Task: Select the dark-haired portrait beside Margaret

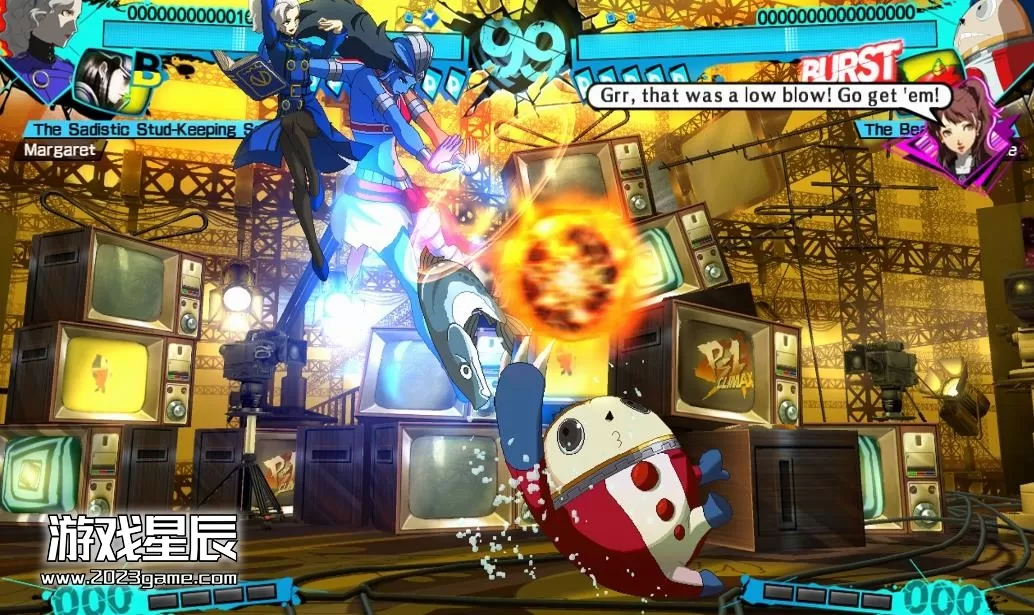Action: click(x=101, y=82)
